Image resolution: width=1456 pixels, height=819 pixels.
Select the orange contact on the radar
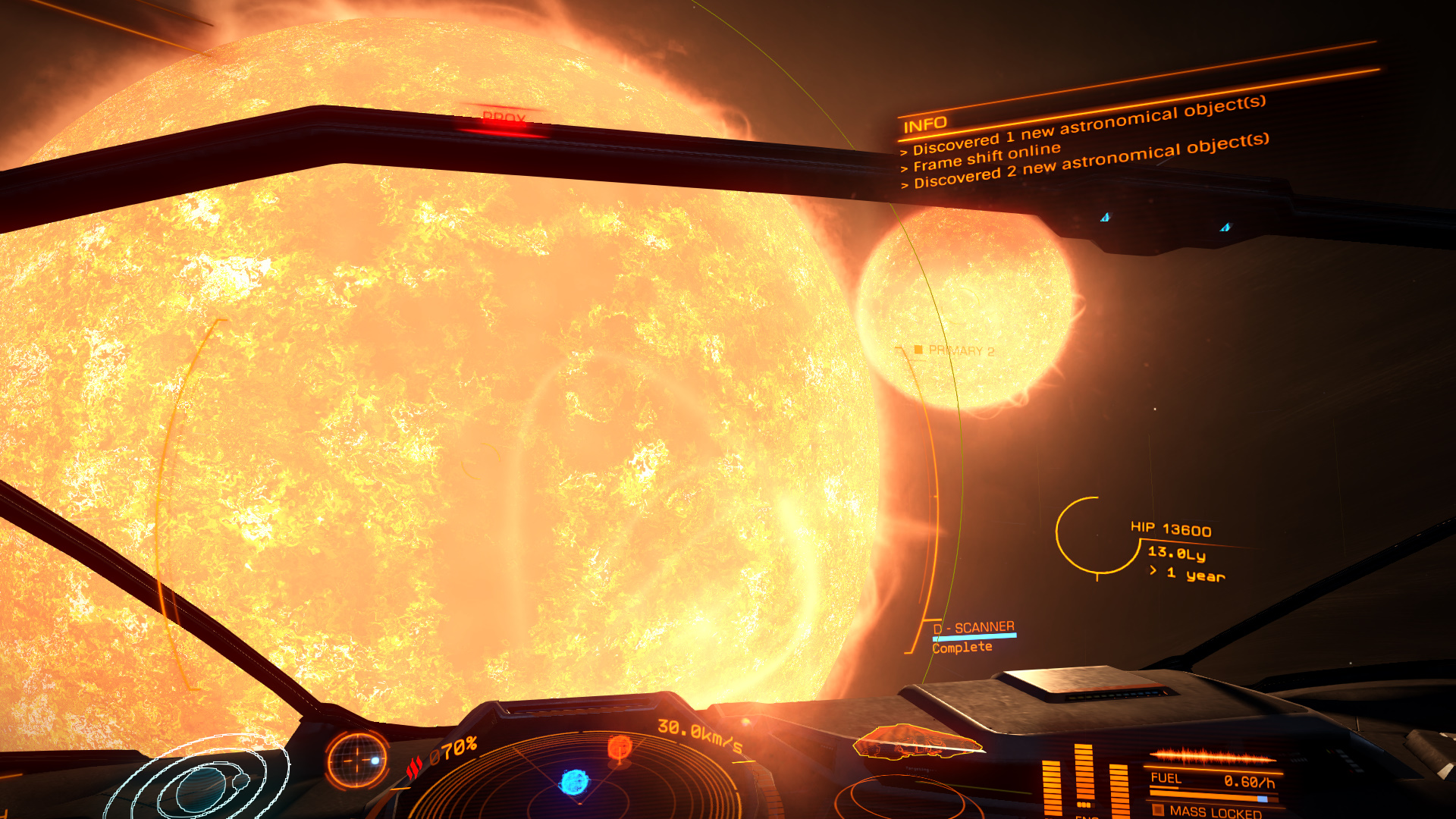tap(620, 748)
